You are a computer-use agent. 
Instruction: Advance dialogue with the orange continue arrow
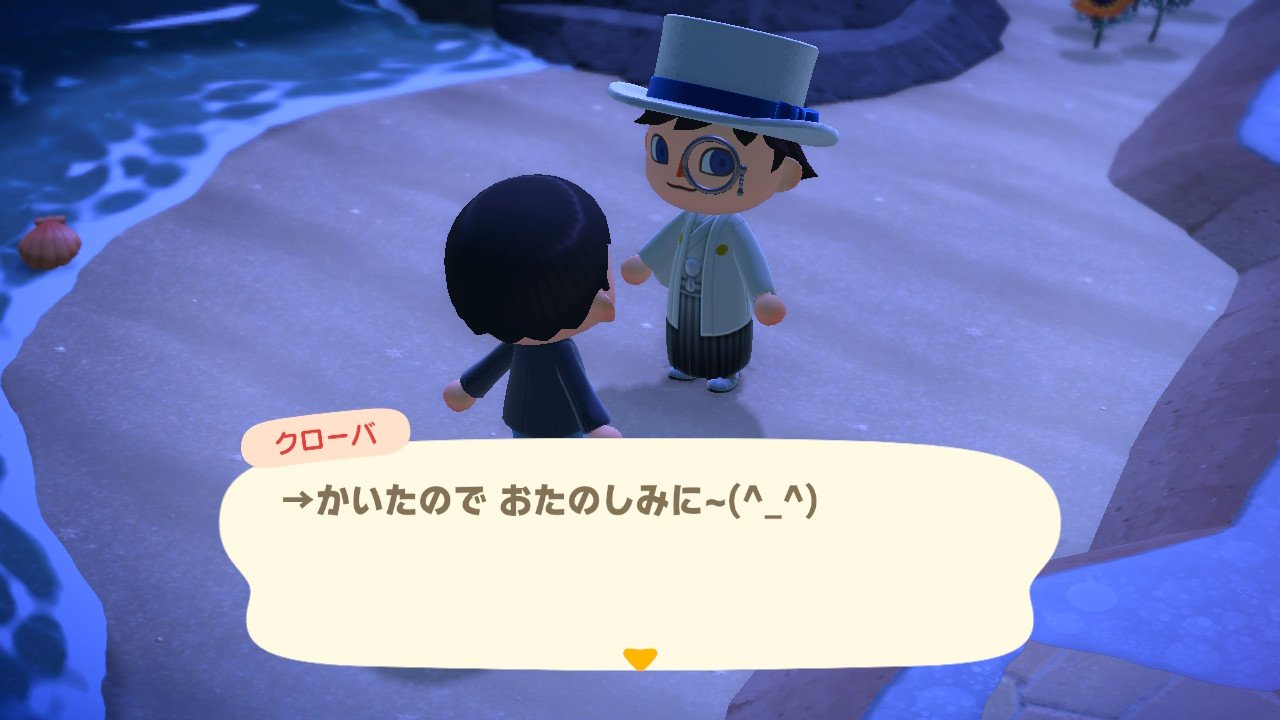click(639, 658)
